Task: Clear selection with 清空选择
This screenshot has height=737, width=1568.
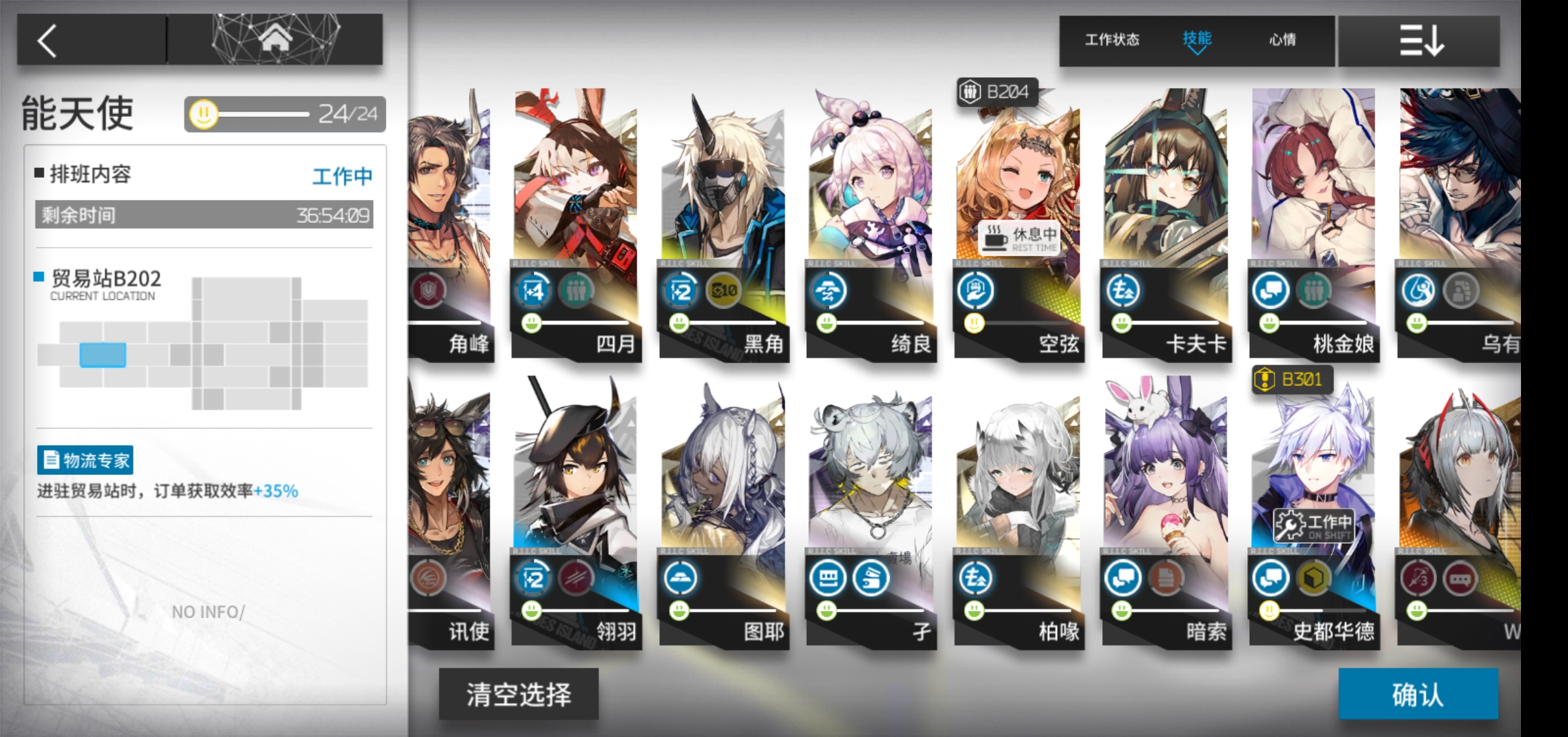Action: pos(519,695)
